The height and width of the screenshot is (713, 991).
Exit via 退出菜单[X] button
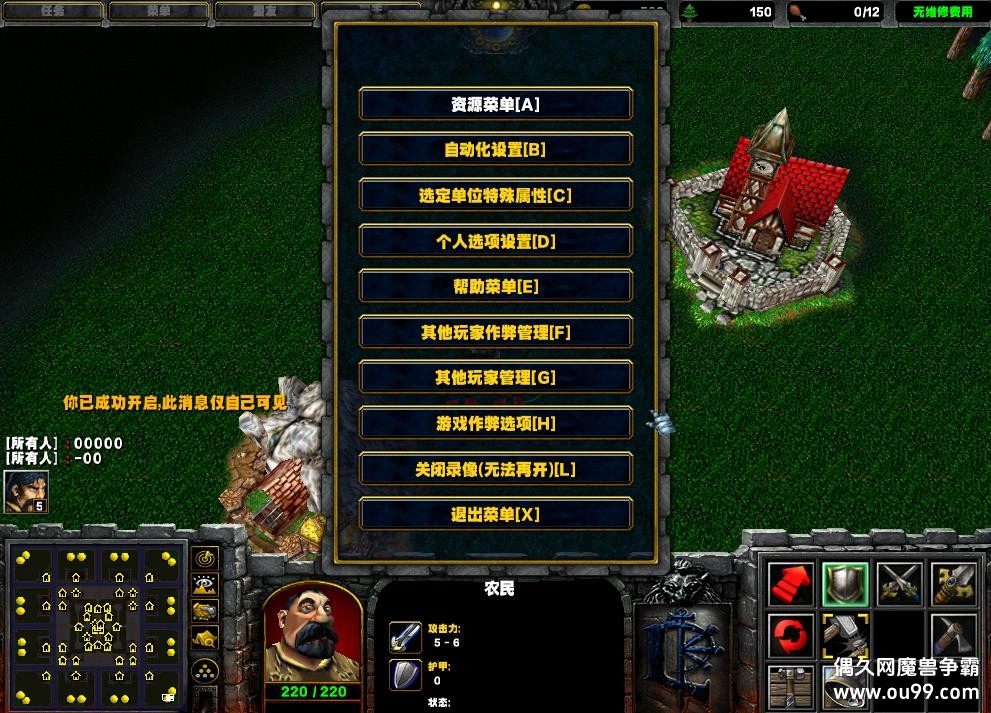point(495,515)
